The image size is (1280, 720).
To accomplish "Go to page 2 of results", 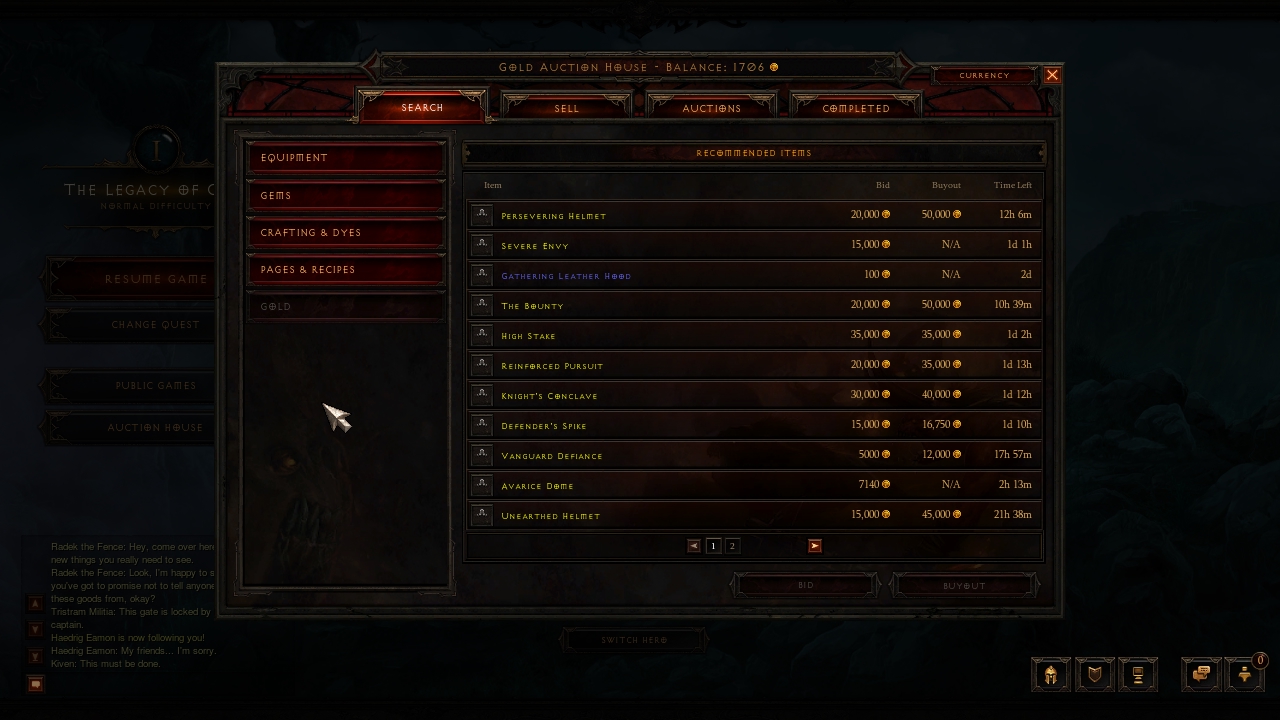I will coord(732,546).
